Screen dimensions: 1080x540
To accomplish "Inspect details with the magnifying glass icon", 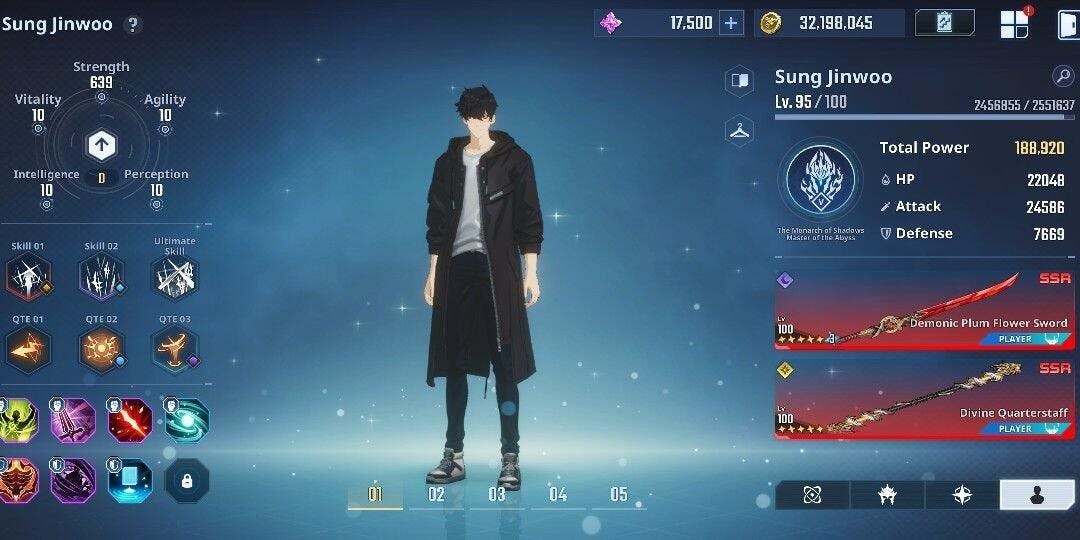I will coord(1062,76).
